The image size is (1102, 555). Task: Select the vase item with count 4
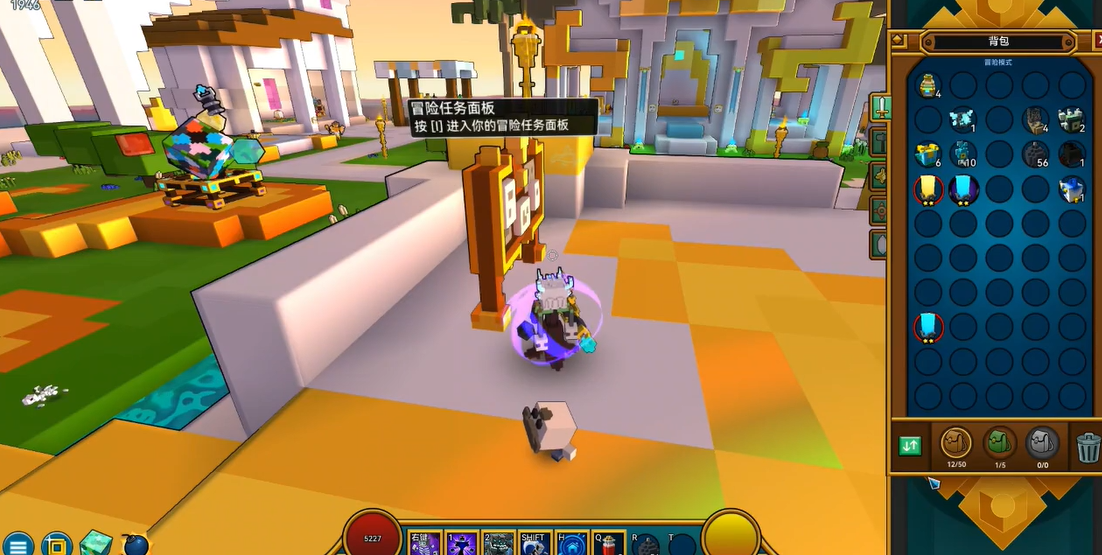pos(928,84)
